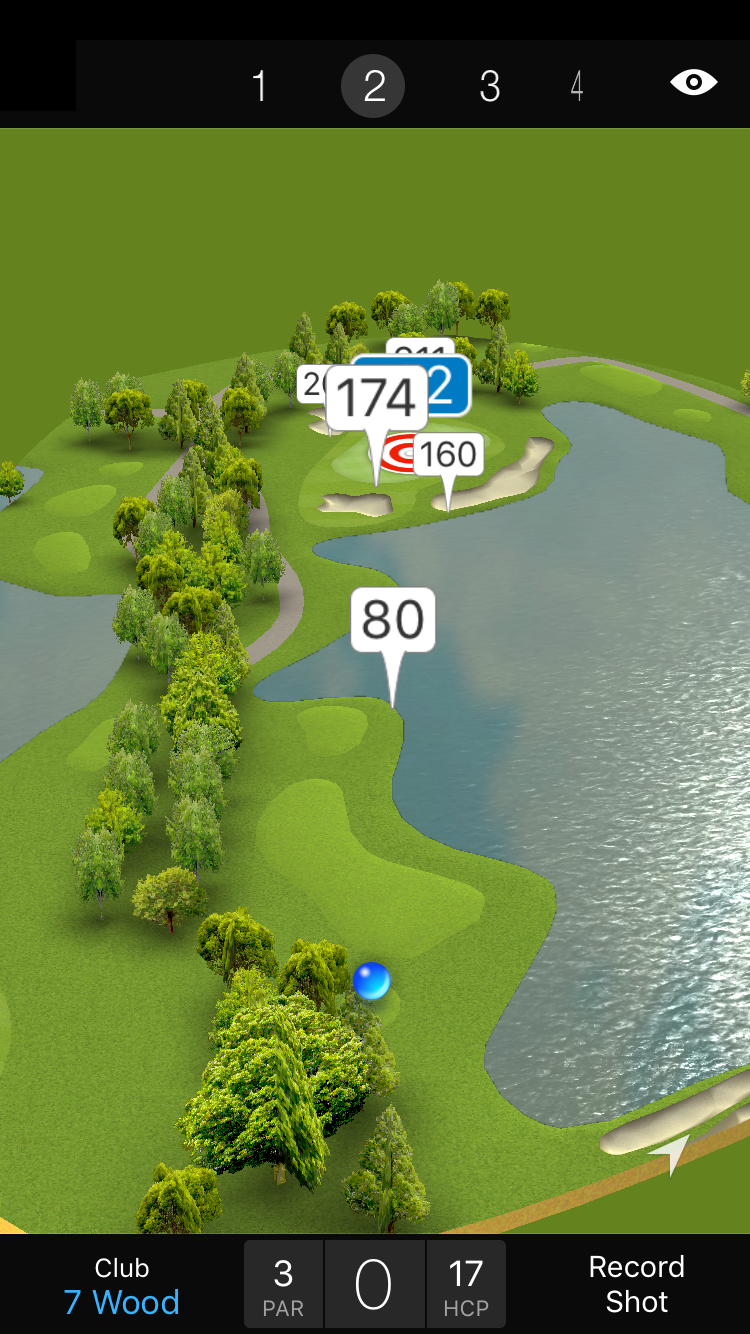Tap the Record Shot button
The width and height of the screenshot is (750, 1334).
[636, 1284]
